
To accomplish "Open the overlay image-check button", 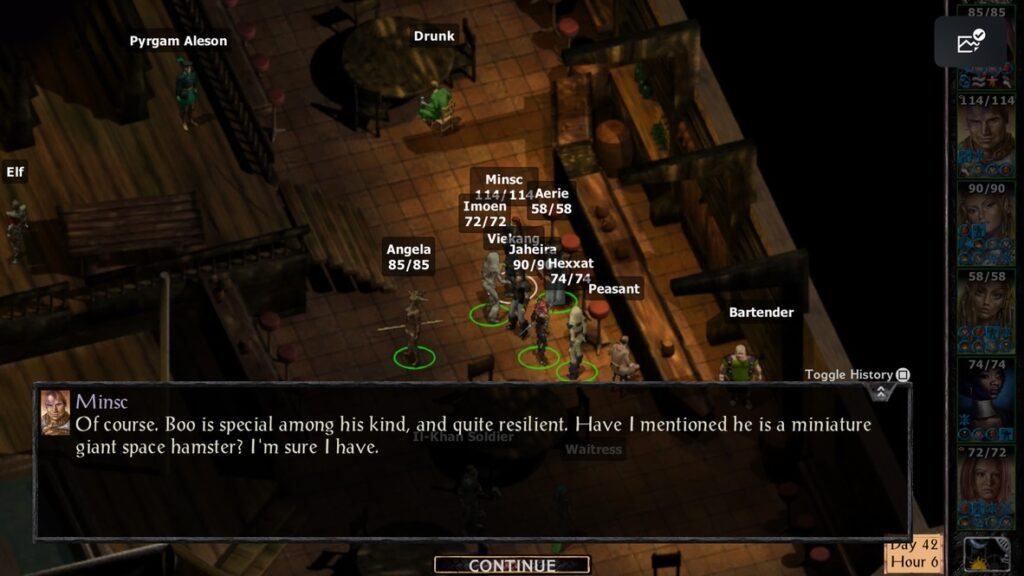I will click(x=970, y=42).
